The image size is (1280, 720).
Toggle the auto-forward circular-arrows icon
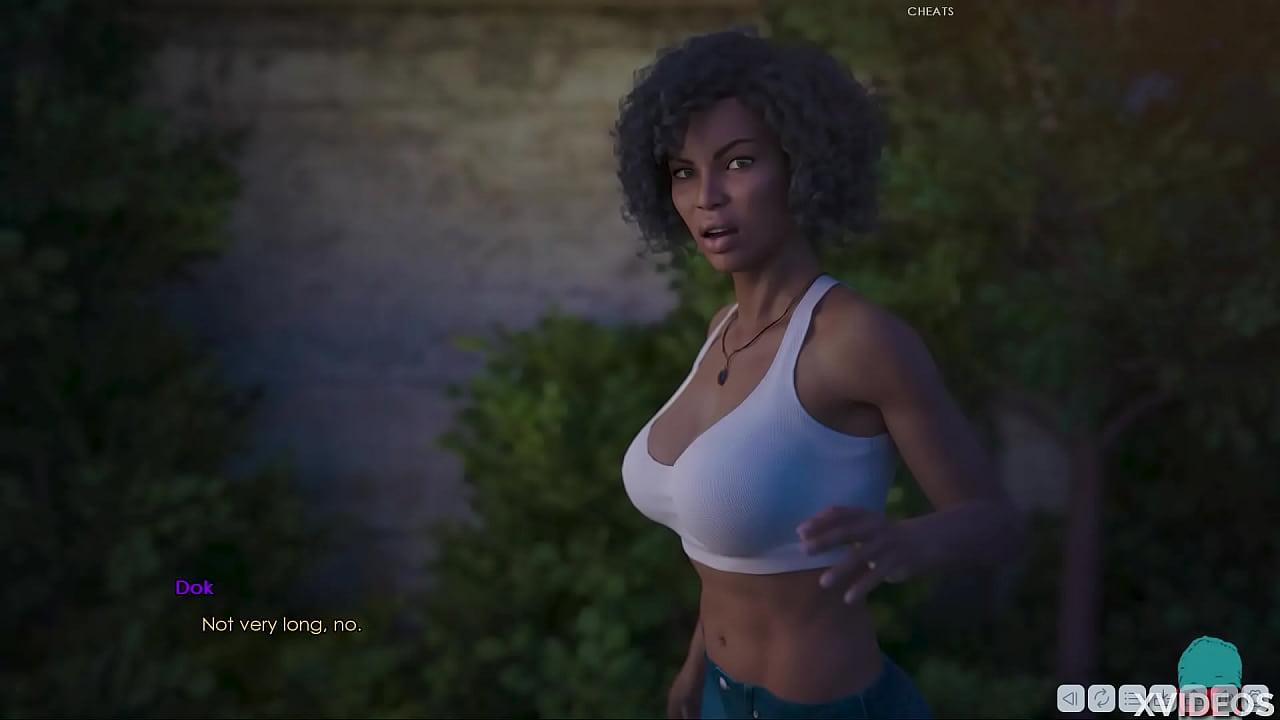(1101, 699)
